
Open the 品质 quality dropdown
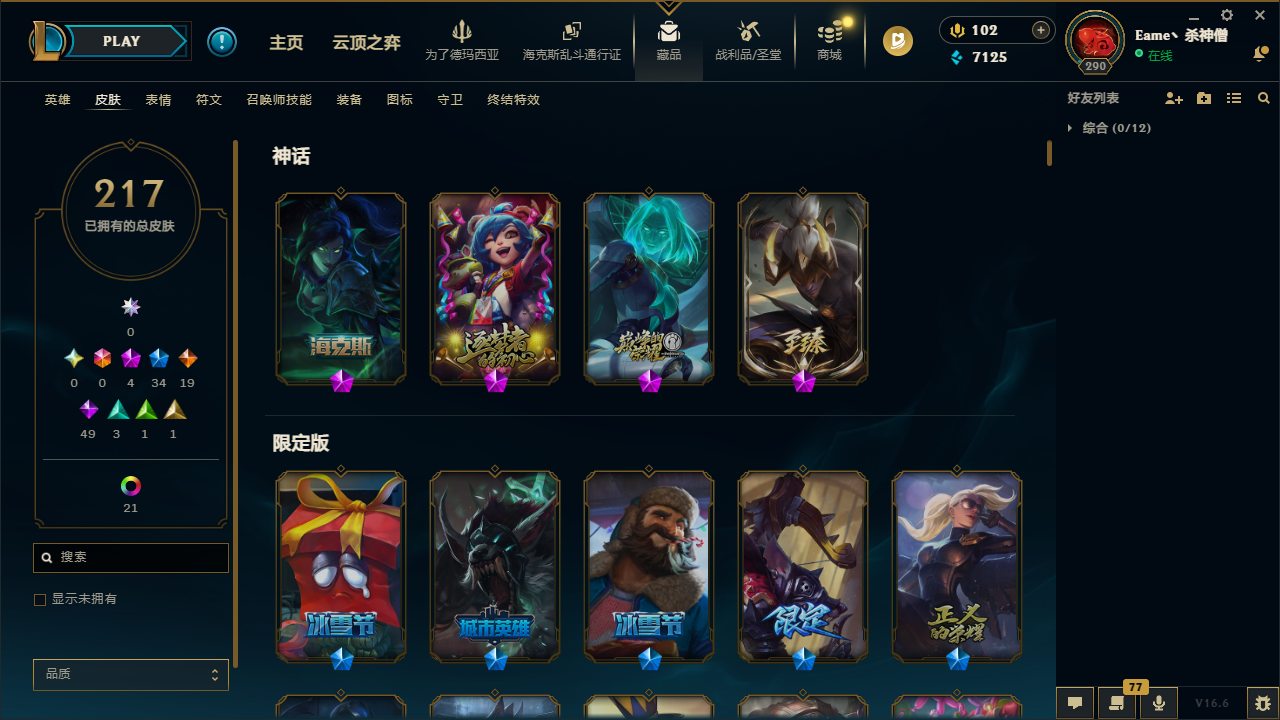130,674
